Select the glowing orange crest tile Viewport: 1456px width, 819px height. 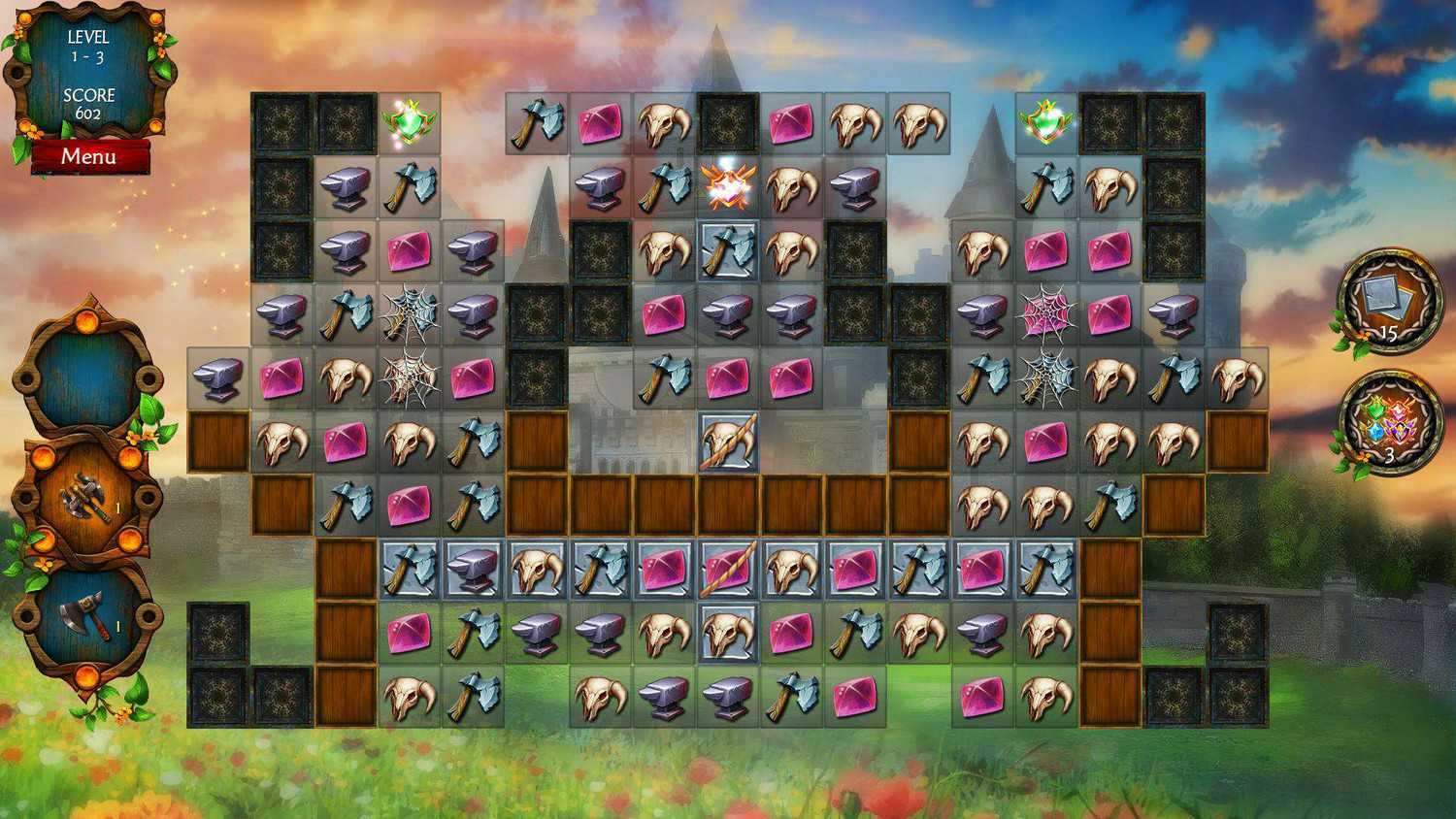click(x=727, y=186)
